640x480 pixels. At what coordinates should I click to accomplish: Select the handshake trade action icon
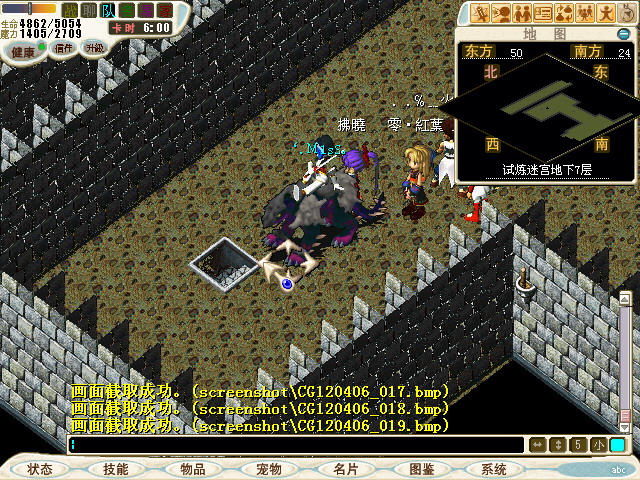pos(523,13)
